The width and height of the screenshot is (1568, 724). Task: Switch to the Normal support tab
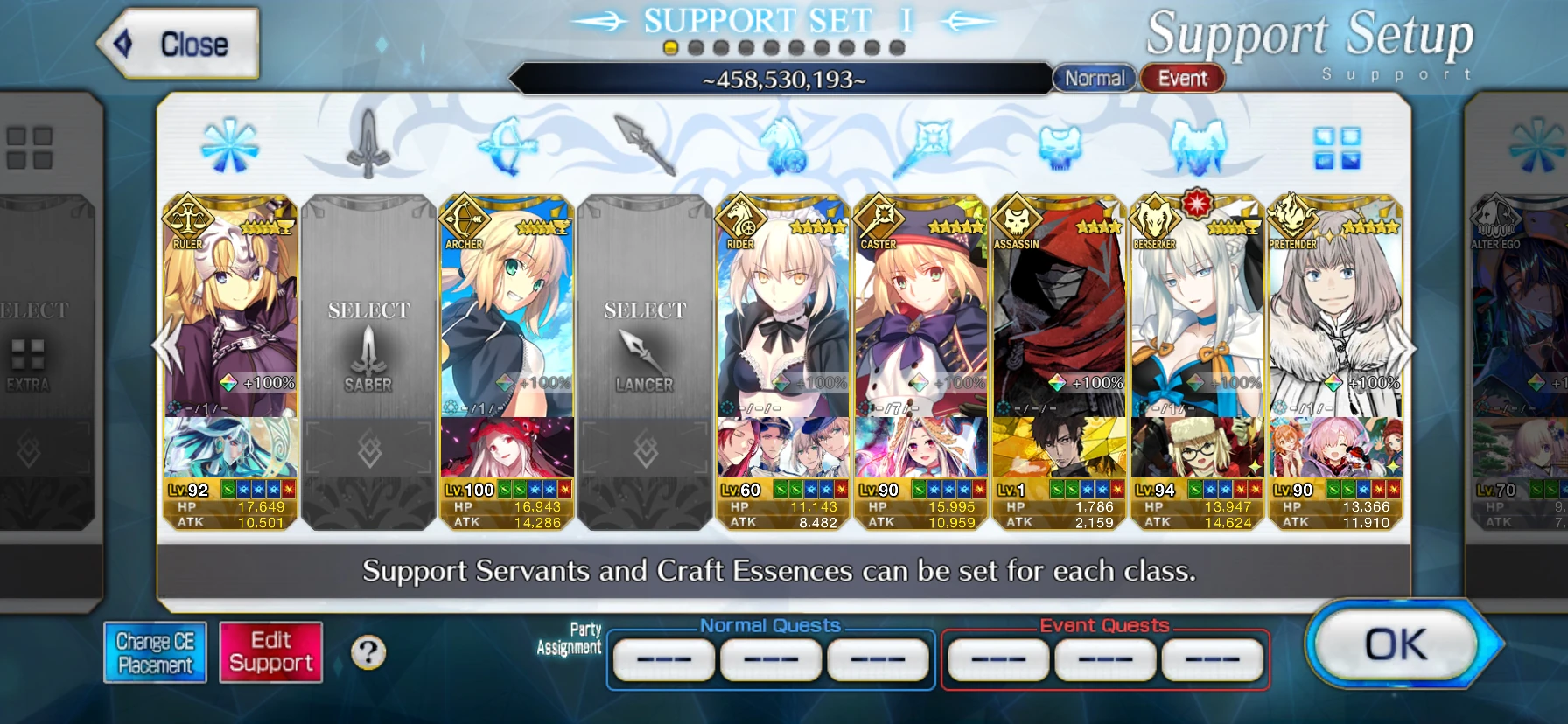pos(1095,78)
